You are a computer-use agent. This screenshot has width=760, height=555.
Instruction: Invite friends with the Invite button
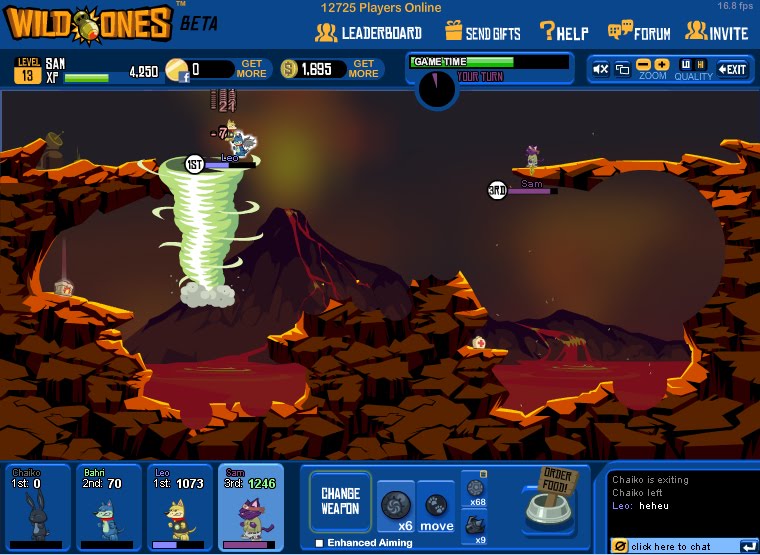point(716,33)
